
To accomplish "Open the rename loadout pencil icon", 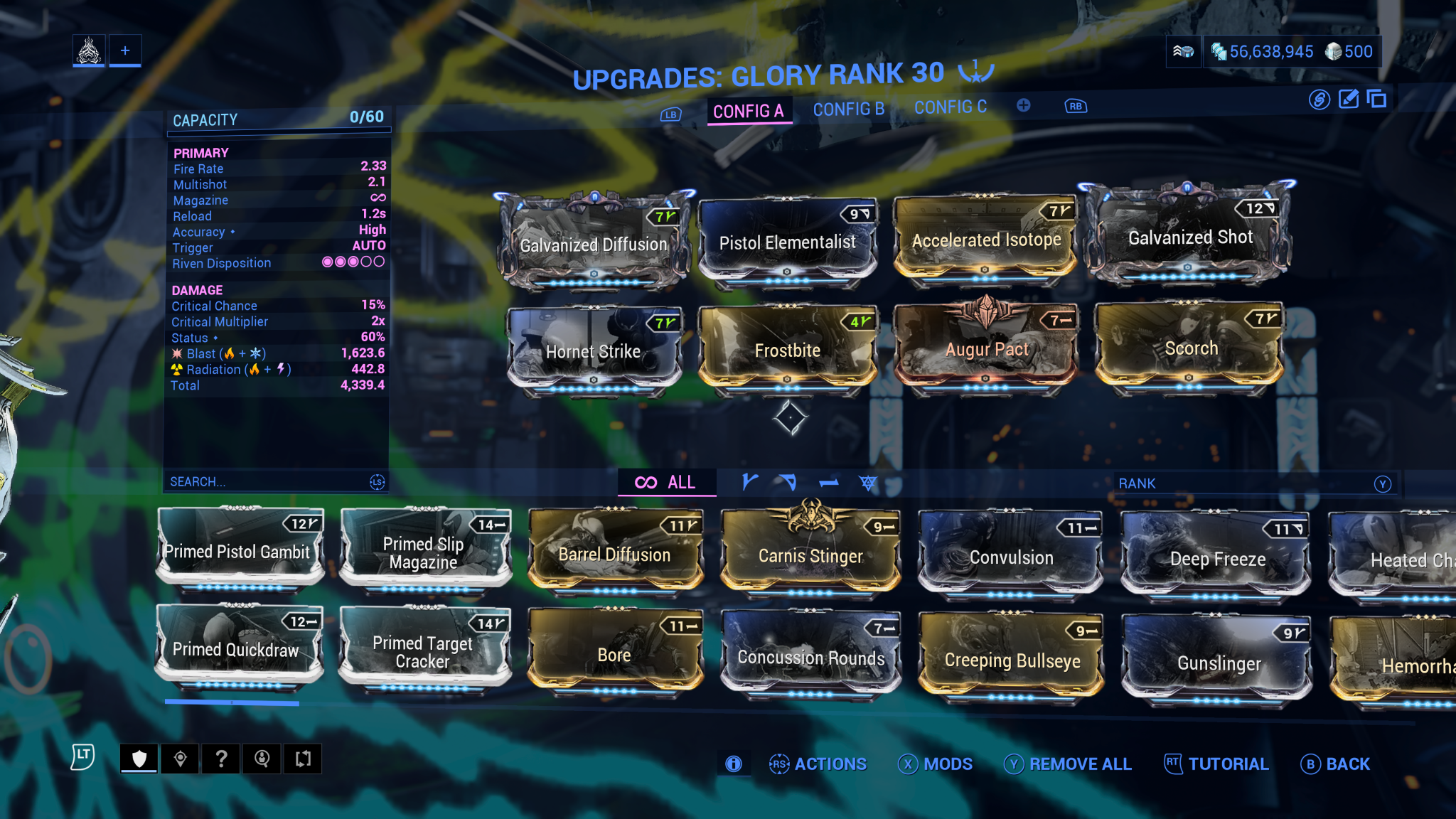I will [1348, 100].
